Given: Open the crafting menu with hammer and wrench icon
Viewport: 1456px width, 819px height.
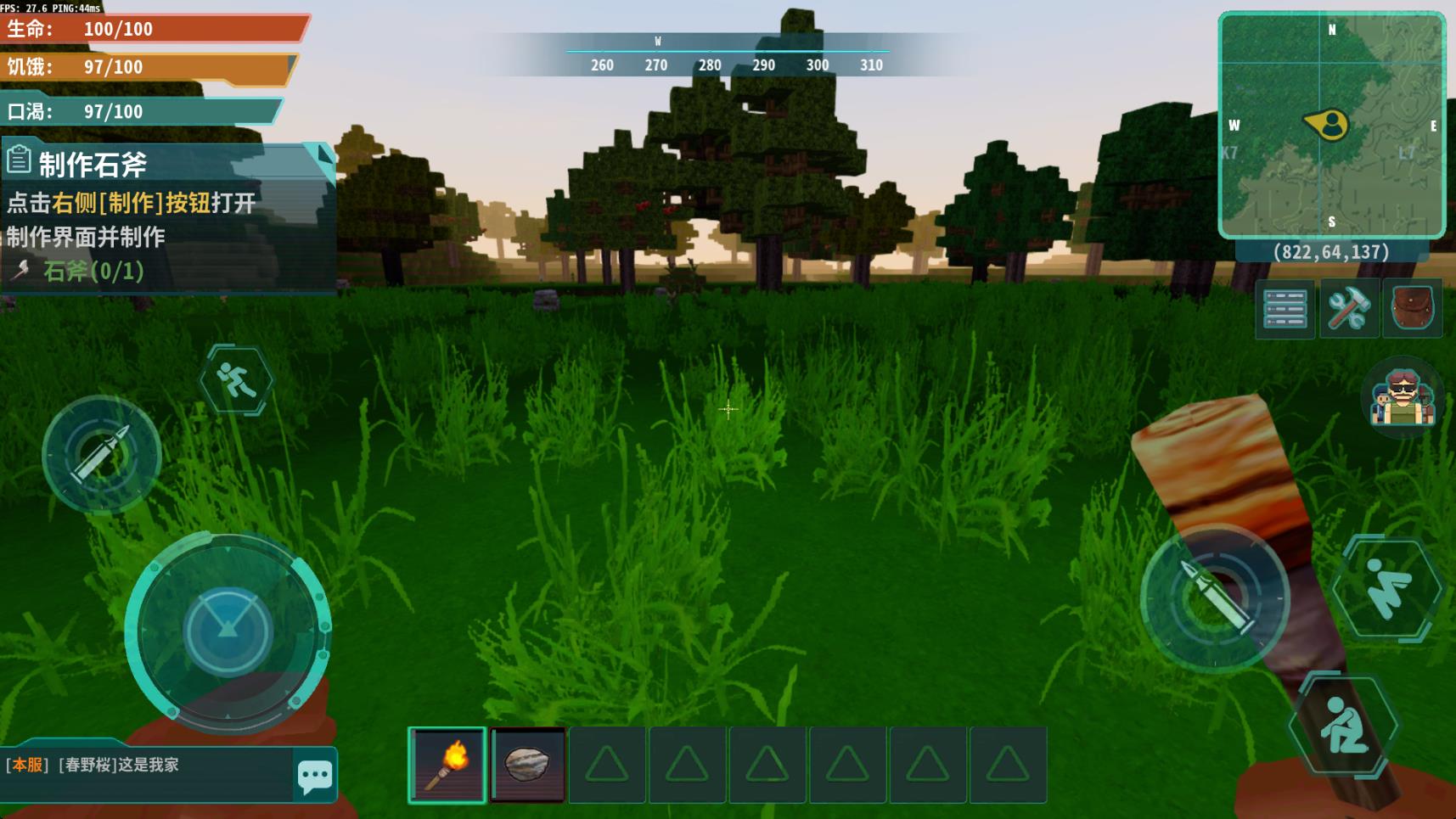Looking at the screenshot, I should click(x=1348, y=308).
